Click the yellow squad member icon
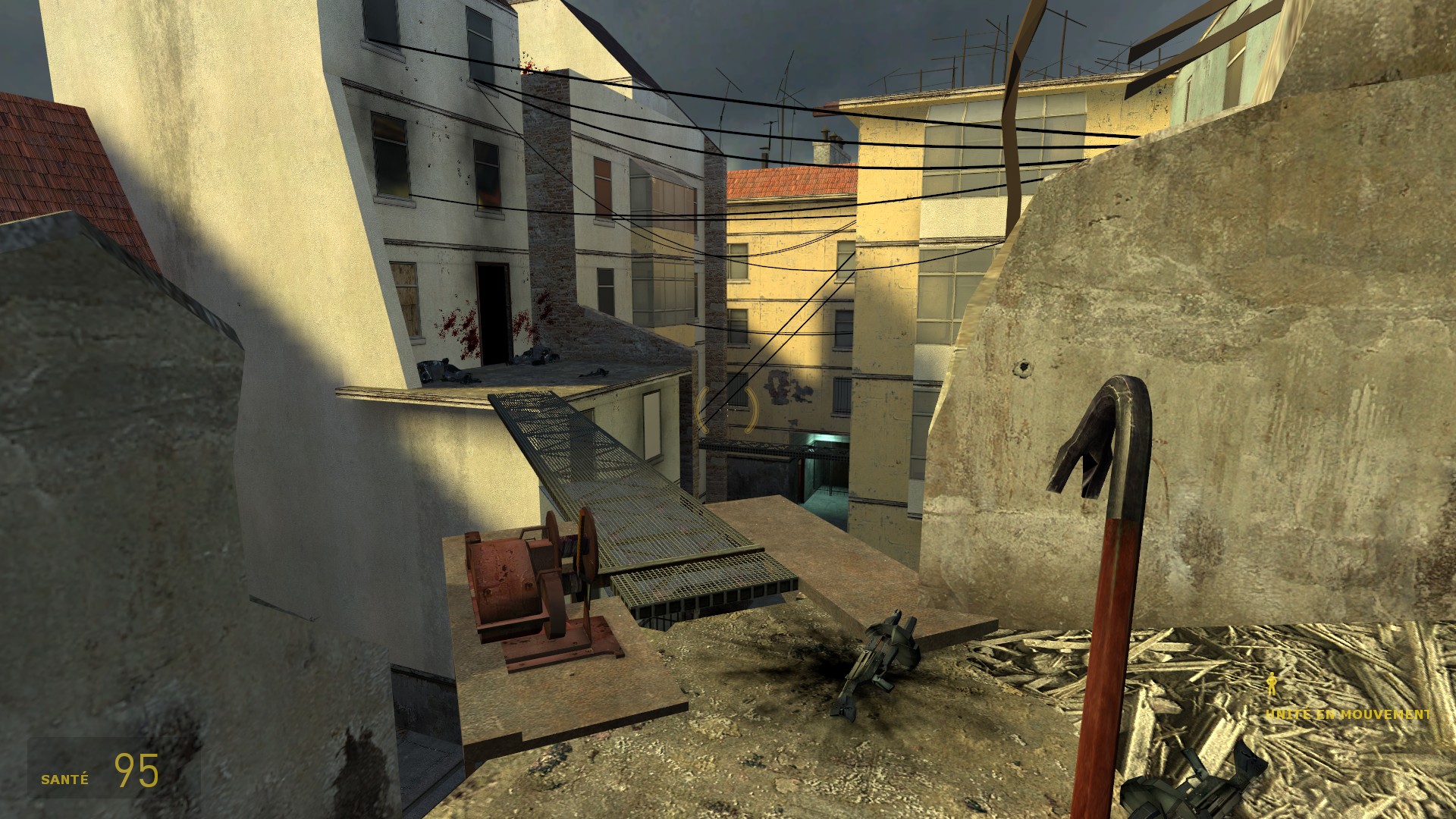This screenshot has width=1456, height=819. tap(1272, 685)
